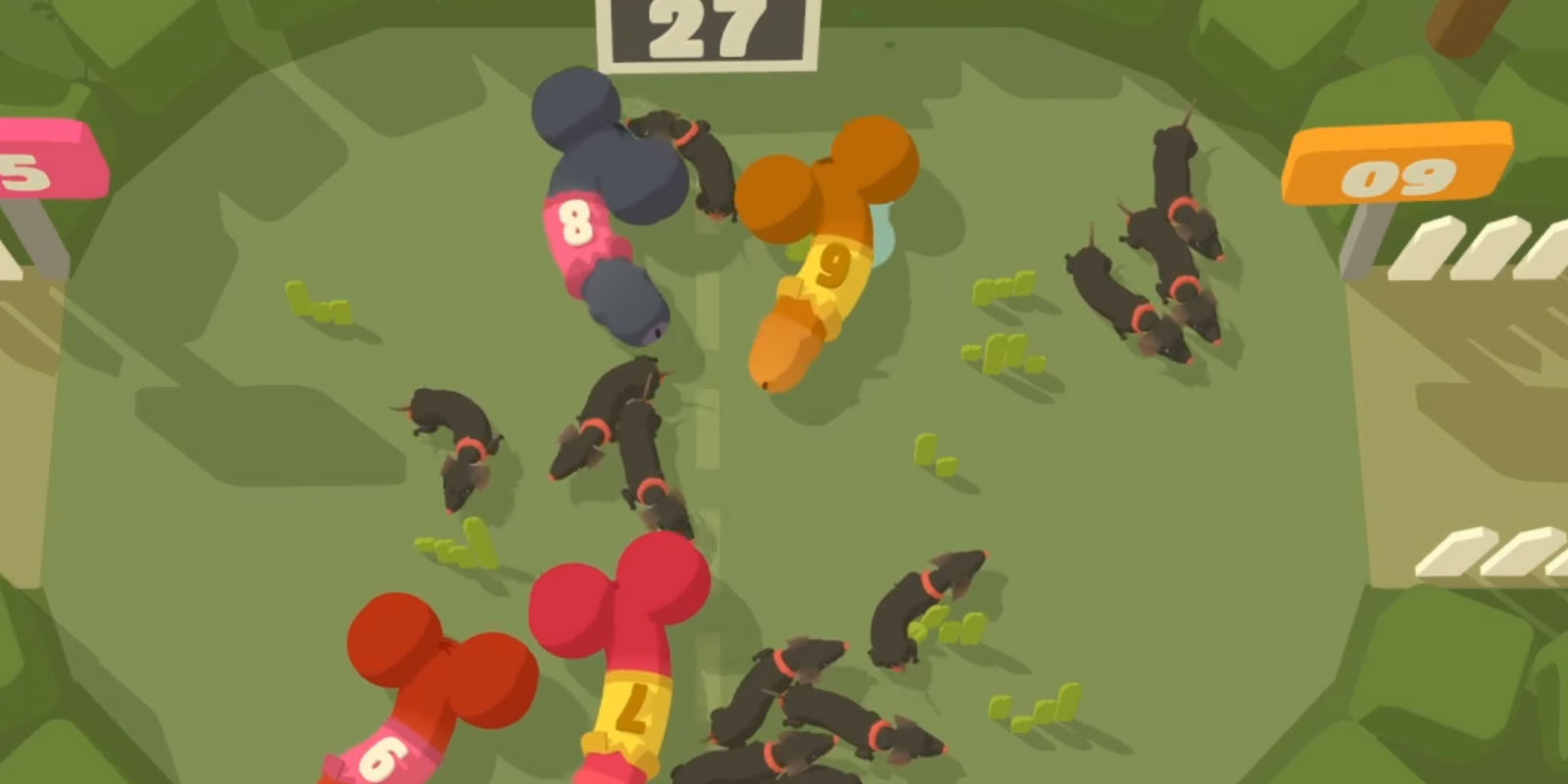Image resolution: width=1568 pixels, height=784 pixels.
Task: Click the number 8 badge on the blue snake
Action: tap(576, 225)
